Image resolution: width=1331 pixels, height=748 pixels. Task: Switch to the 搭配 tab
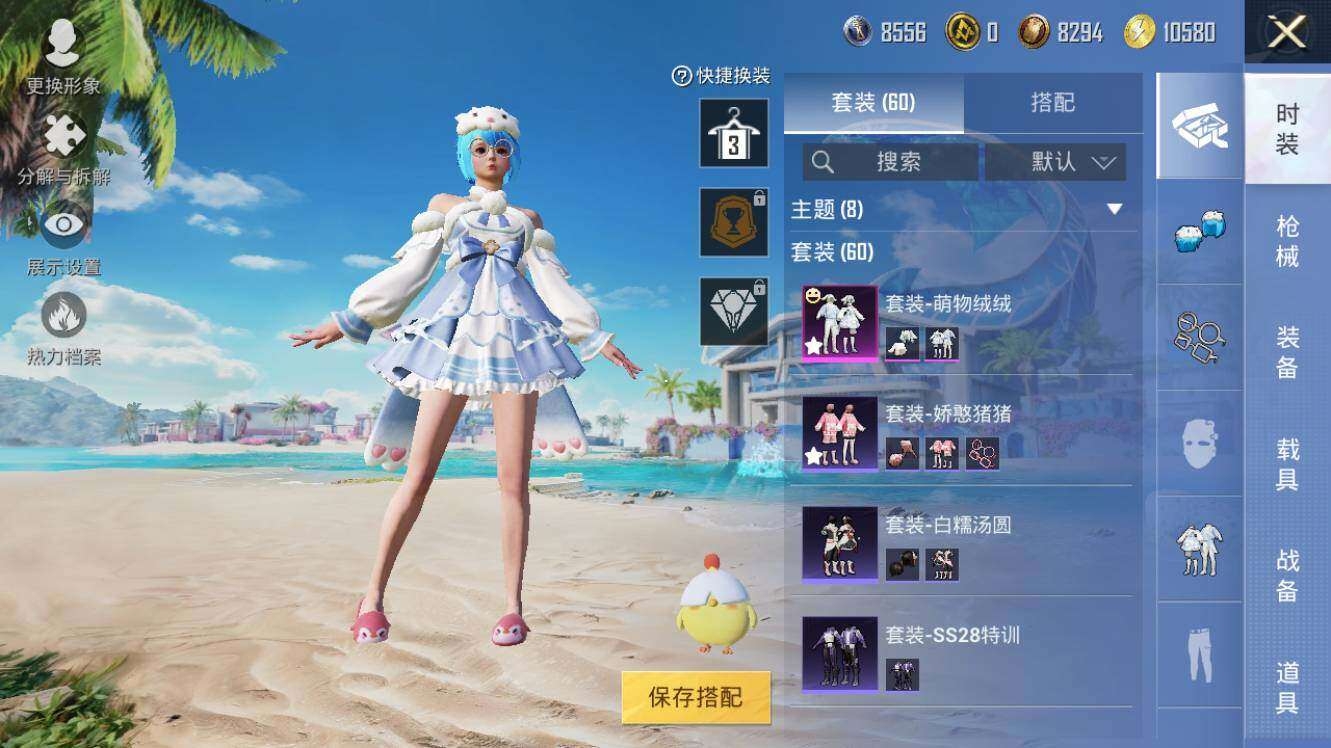1052,103
